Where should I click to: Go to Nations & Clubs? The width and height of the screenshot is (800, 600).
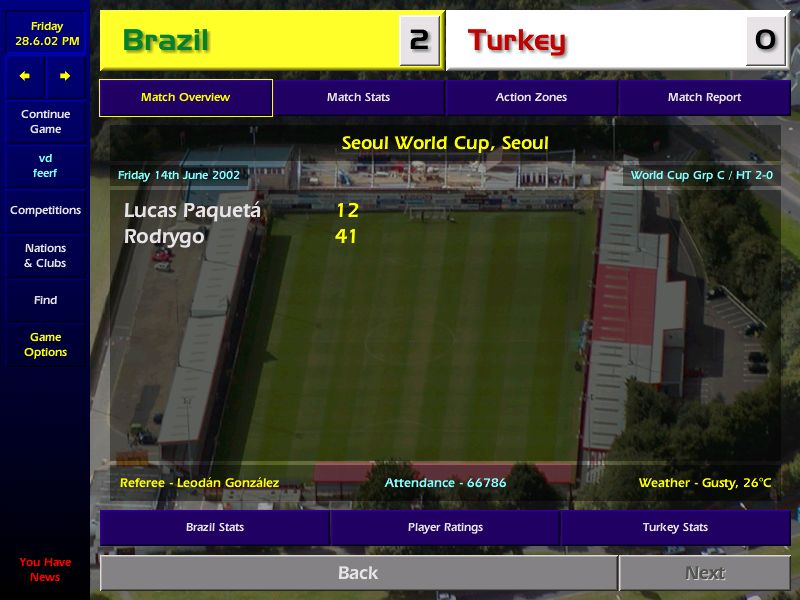pyautogui.click(x=45, y=256)
